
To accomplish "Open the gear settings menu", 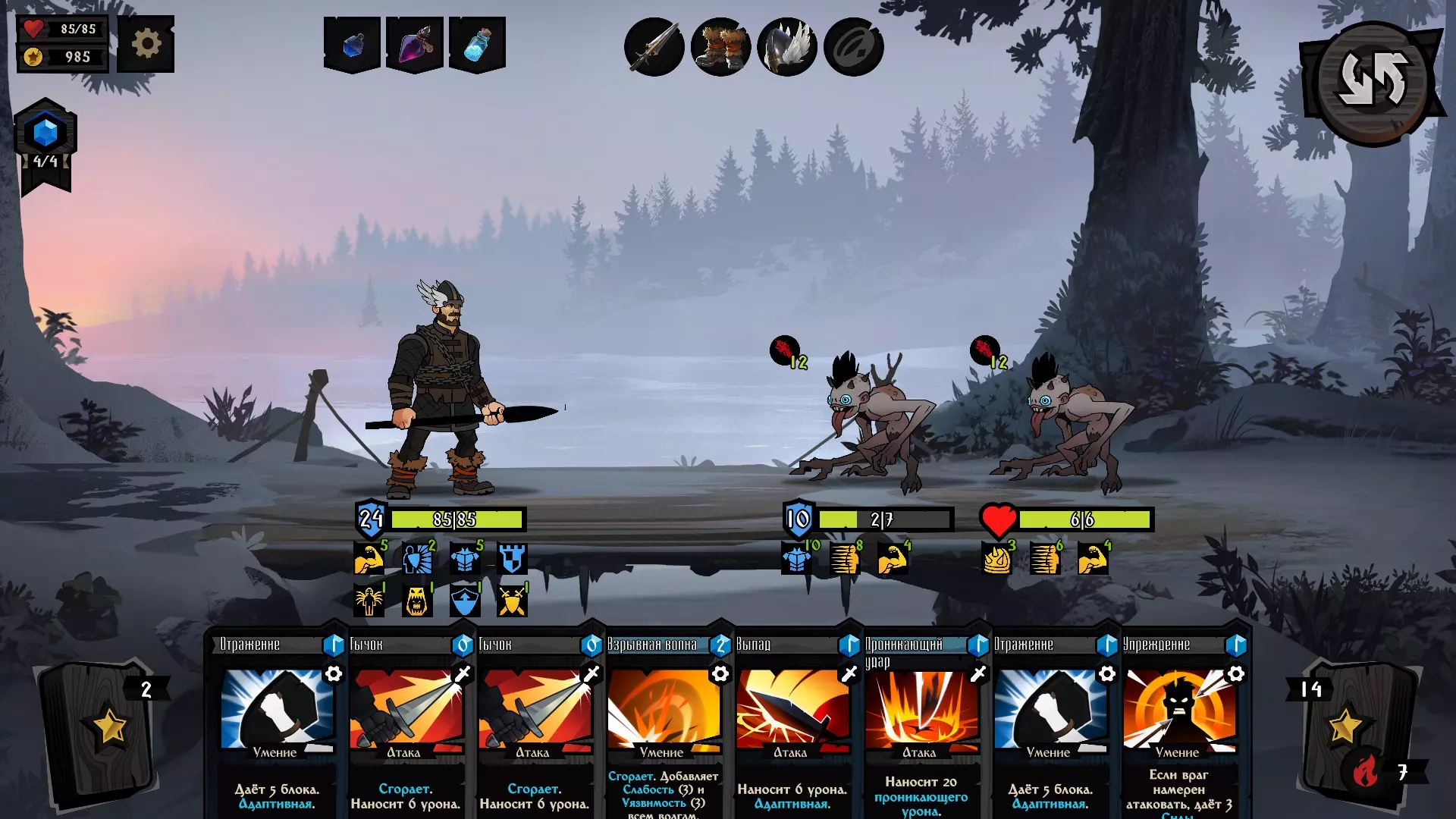I will (x=146, y=44).
